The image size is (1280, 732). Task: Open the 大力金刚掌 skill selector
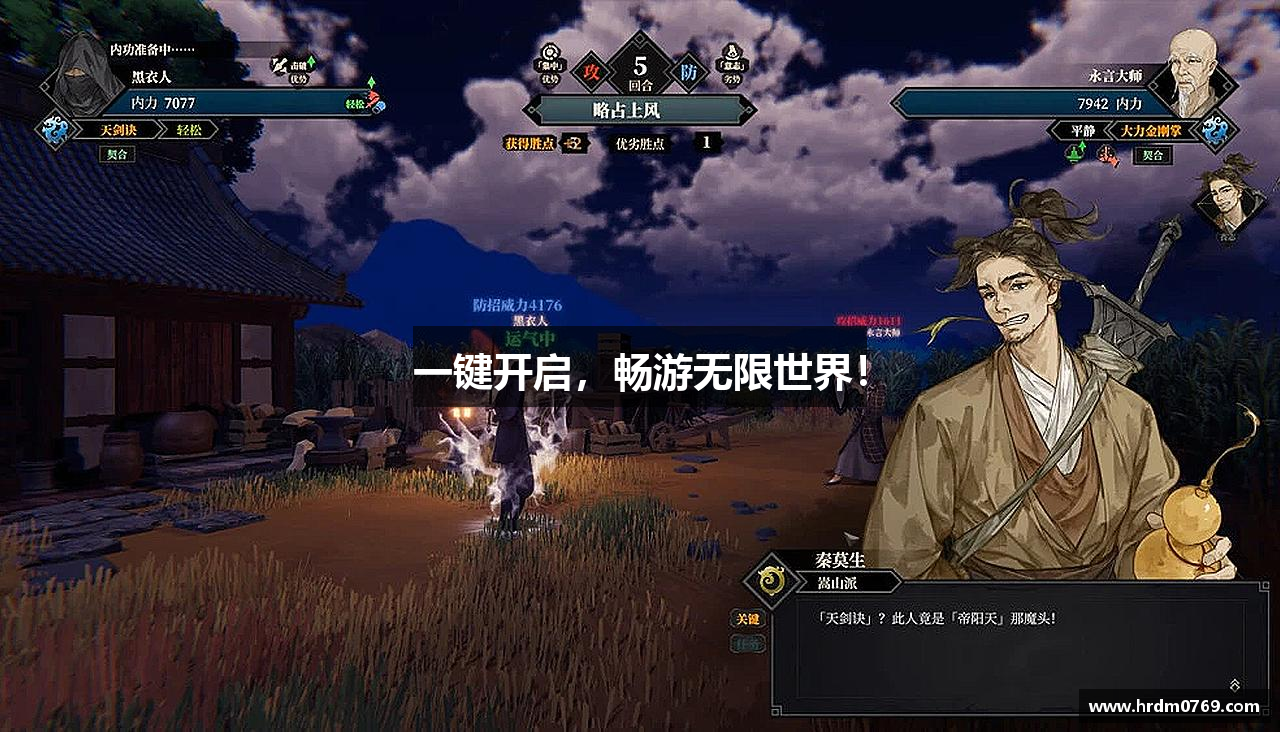(x=1150, y=131)
